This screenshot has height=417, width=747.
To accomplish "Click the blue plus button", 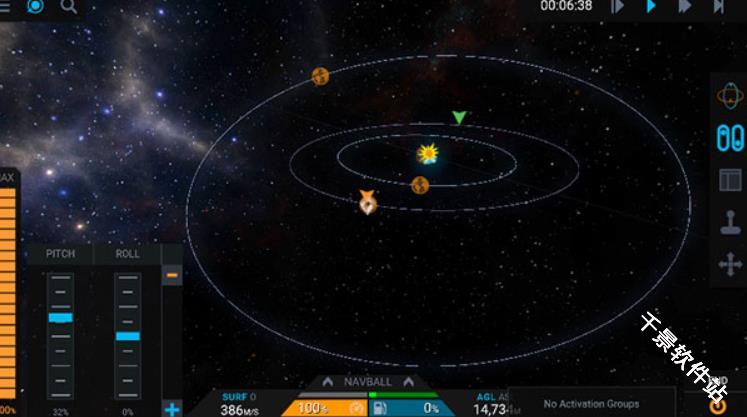I will [172, 409].
